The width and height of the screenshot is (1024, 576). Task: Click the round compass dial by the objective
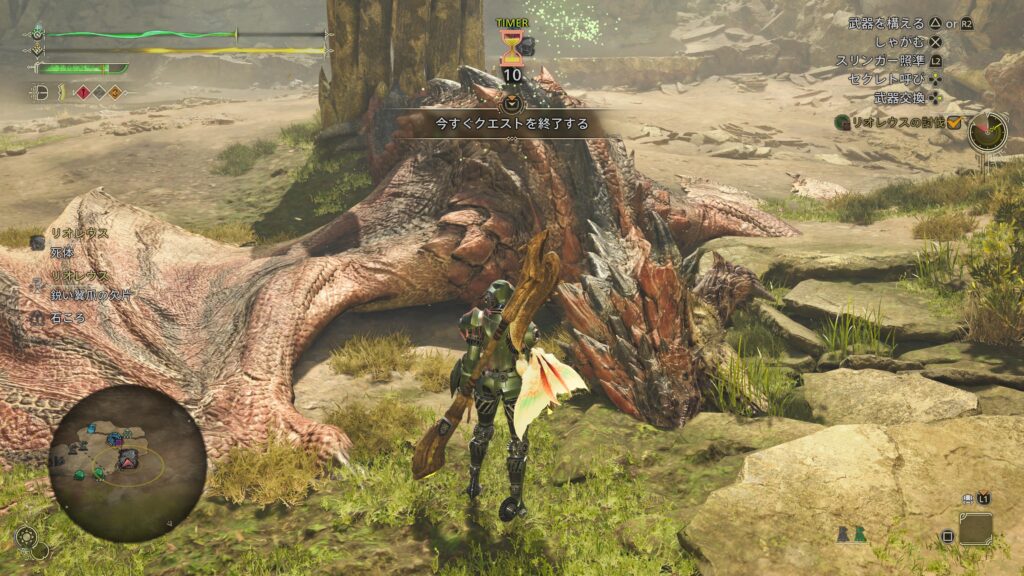click(x=987, y=130)
